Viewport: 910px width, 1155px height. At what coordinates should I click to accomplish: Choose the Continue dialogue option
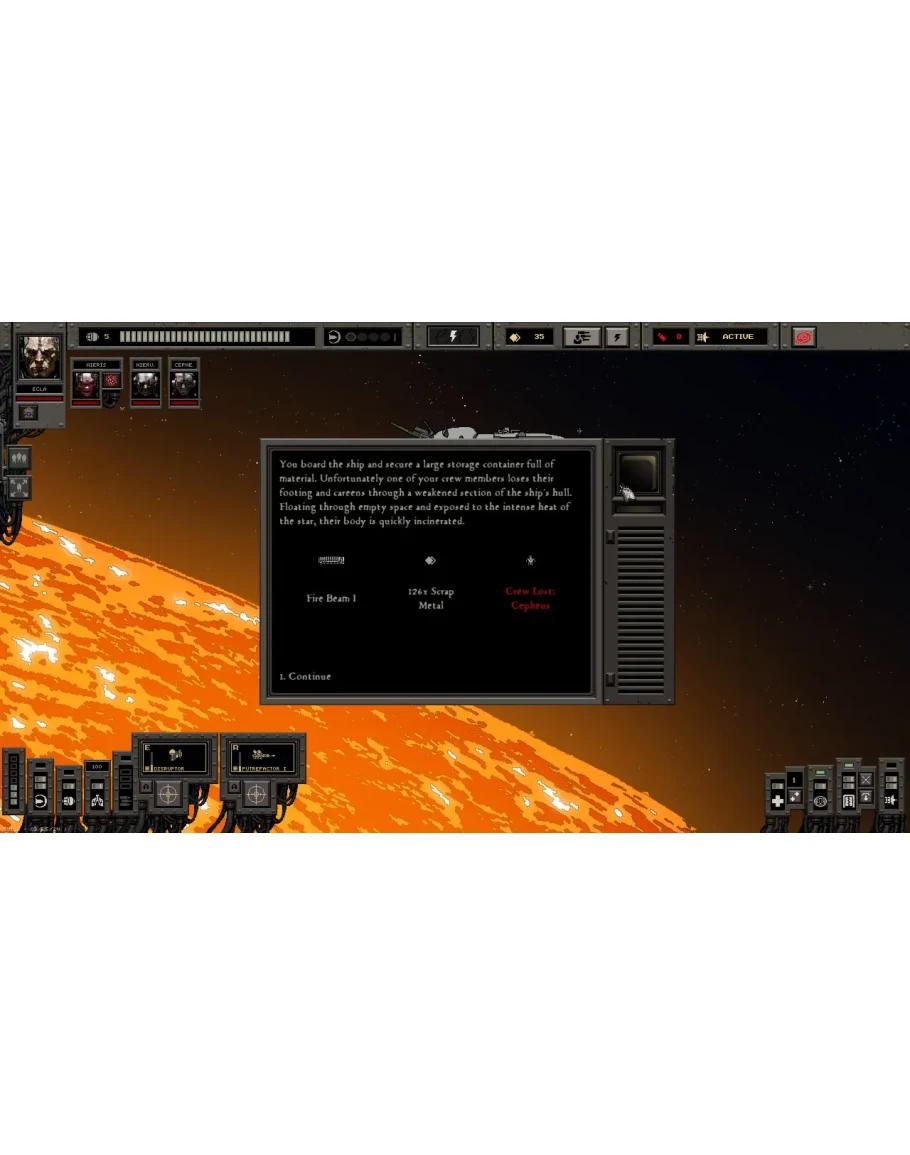(306, 677)
